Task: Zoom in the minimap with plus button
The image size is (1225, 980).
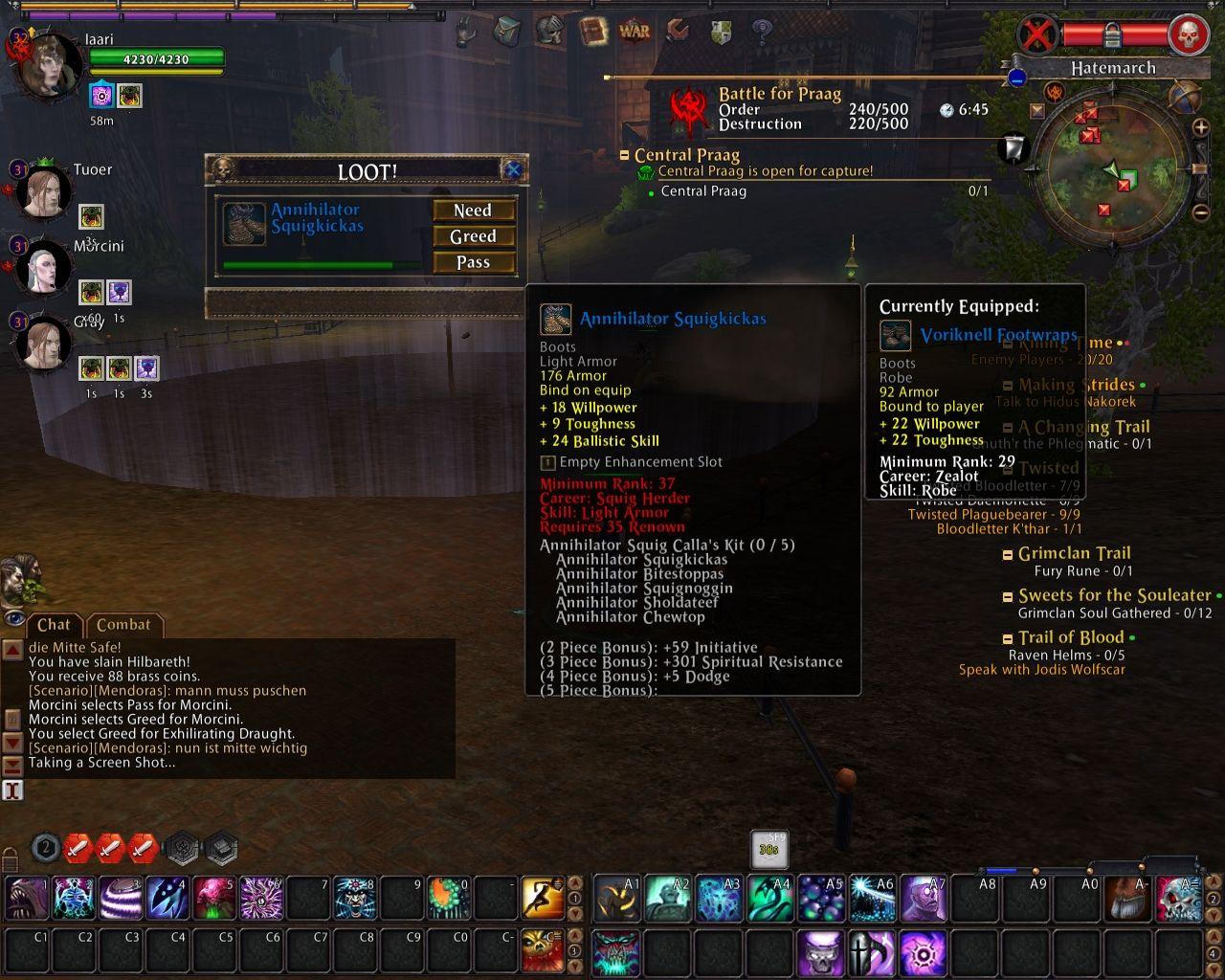Action: [x=1201, y=127]
